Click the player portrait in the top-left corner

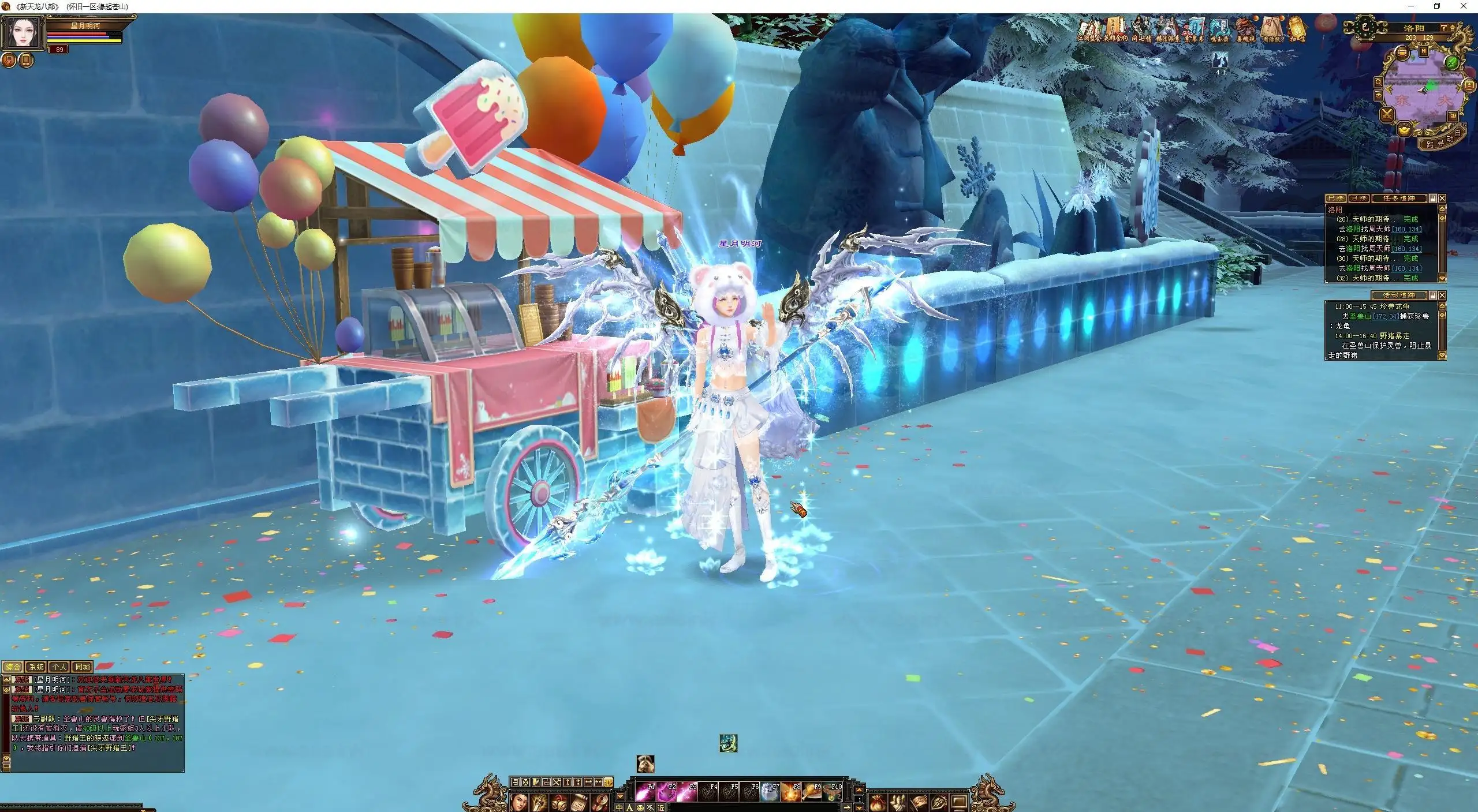[23, 32]
